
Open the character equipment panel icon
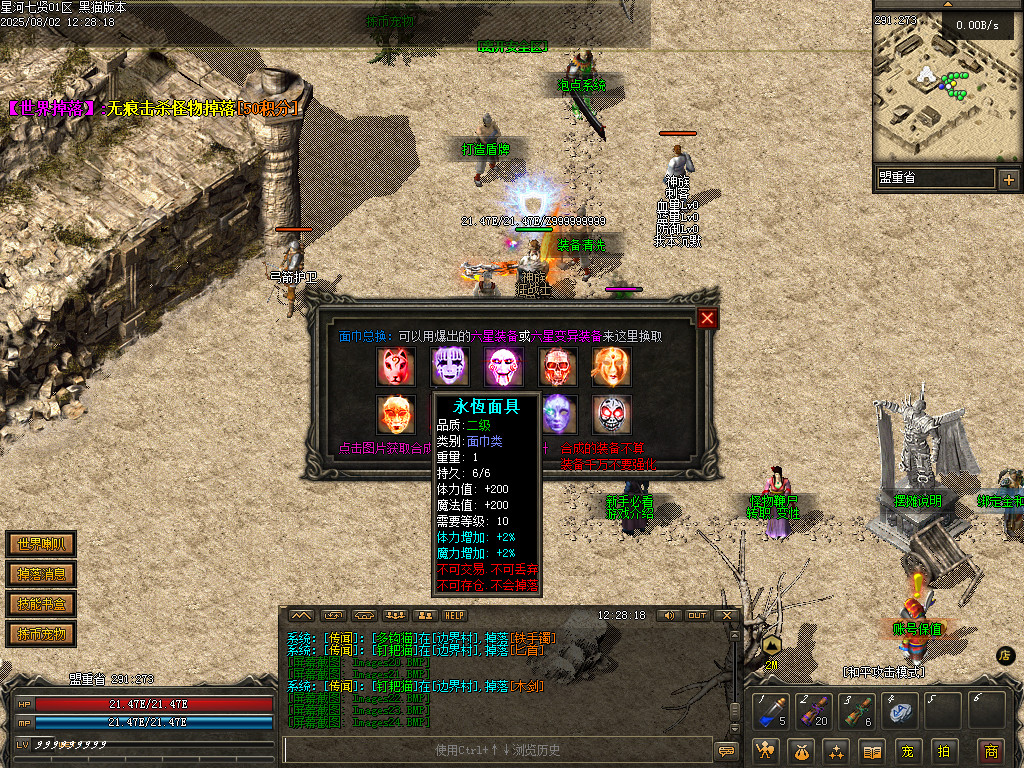(x=767, y=750)
